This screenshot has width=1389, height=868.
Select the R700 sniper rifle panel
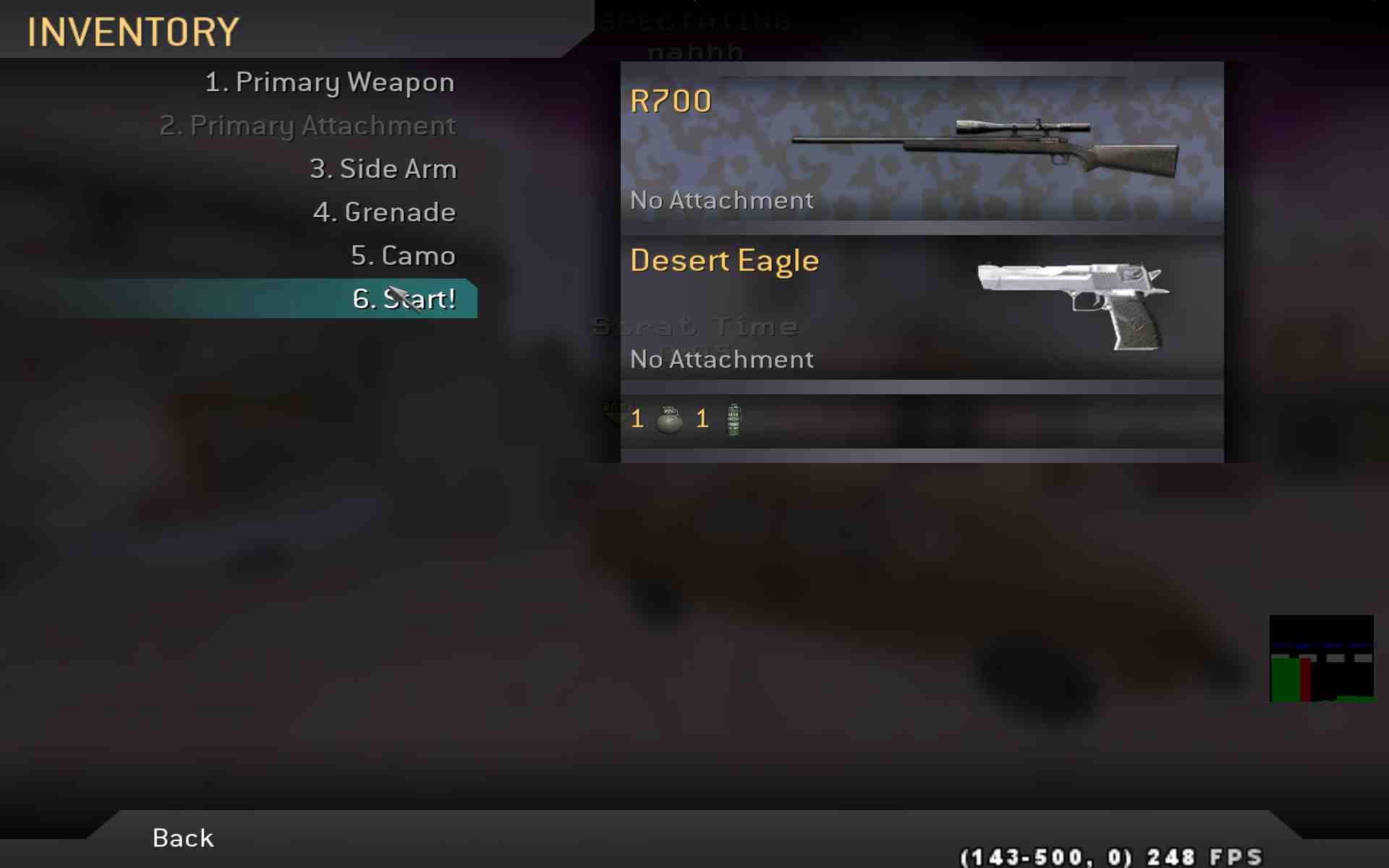pyautogui.click(x=922, y=148)
